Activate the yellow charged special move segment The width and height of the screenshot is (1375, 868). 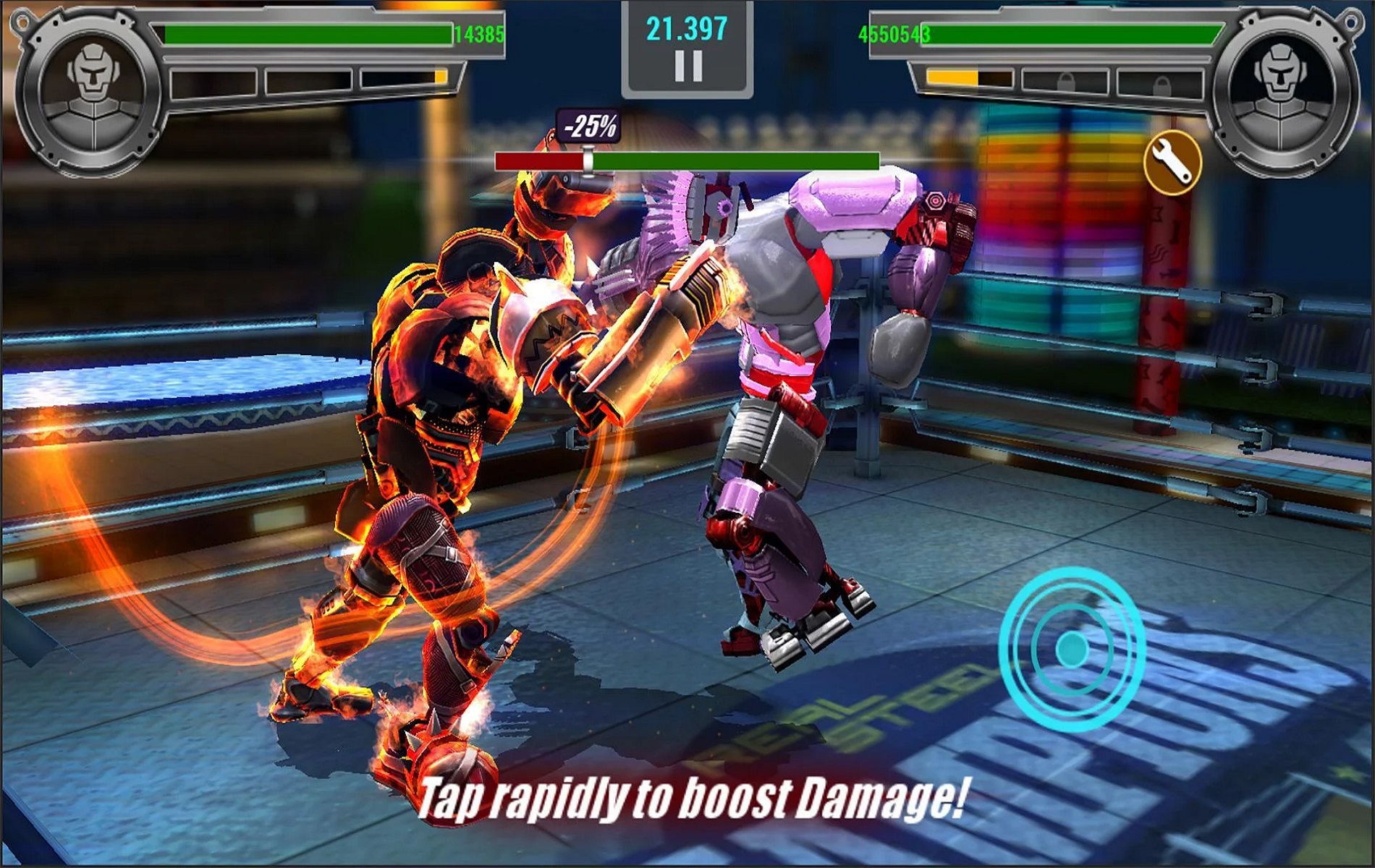pos(440,76)
